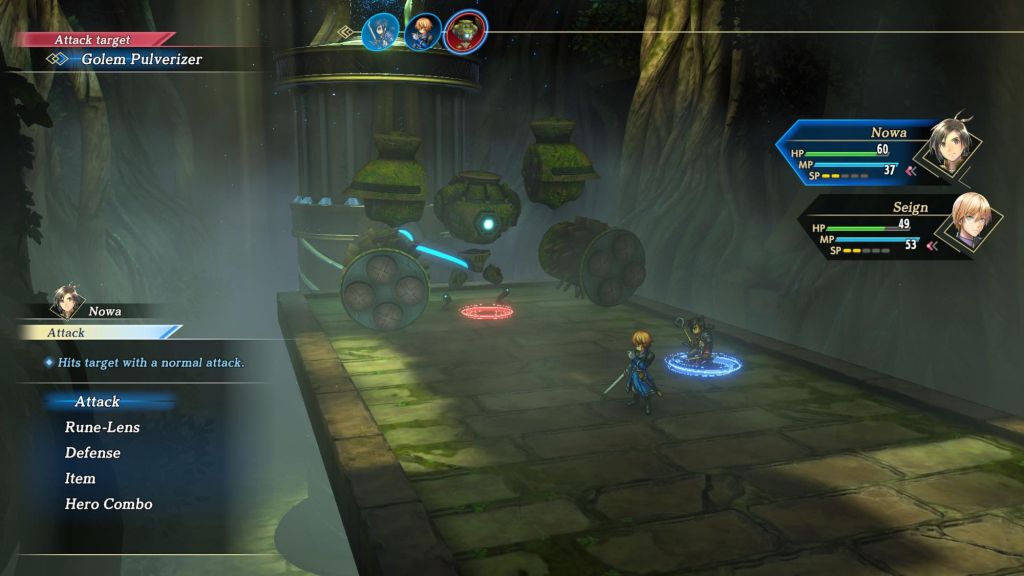
Task: Click the orange-haired hero's turn order portrait
Action: [423, 32]
